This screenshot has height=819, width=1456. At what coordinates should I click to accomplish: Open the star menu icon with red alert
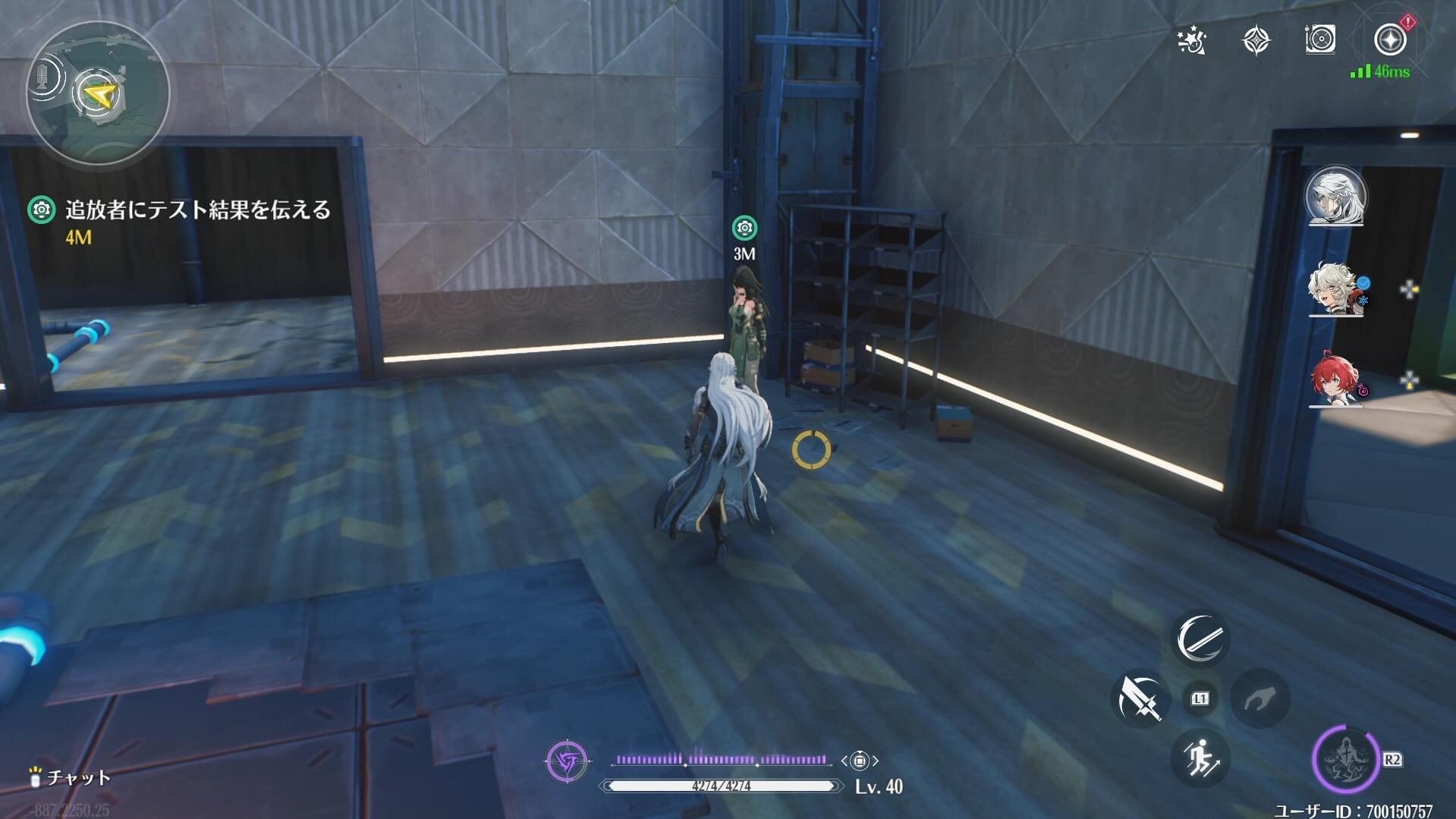coord(1390,39)
